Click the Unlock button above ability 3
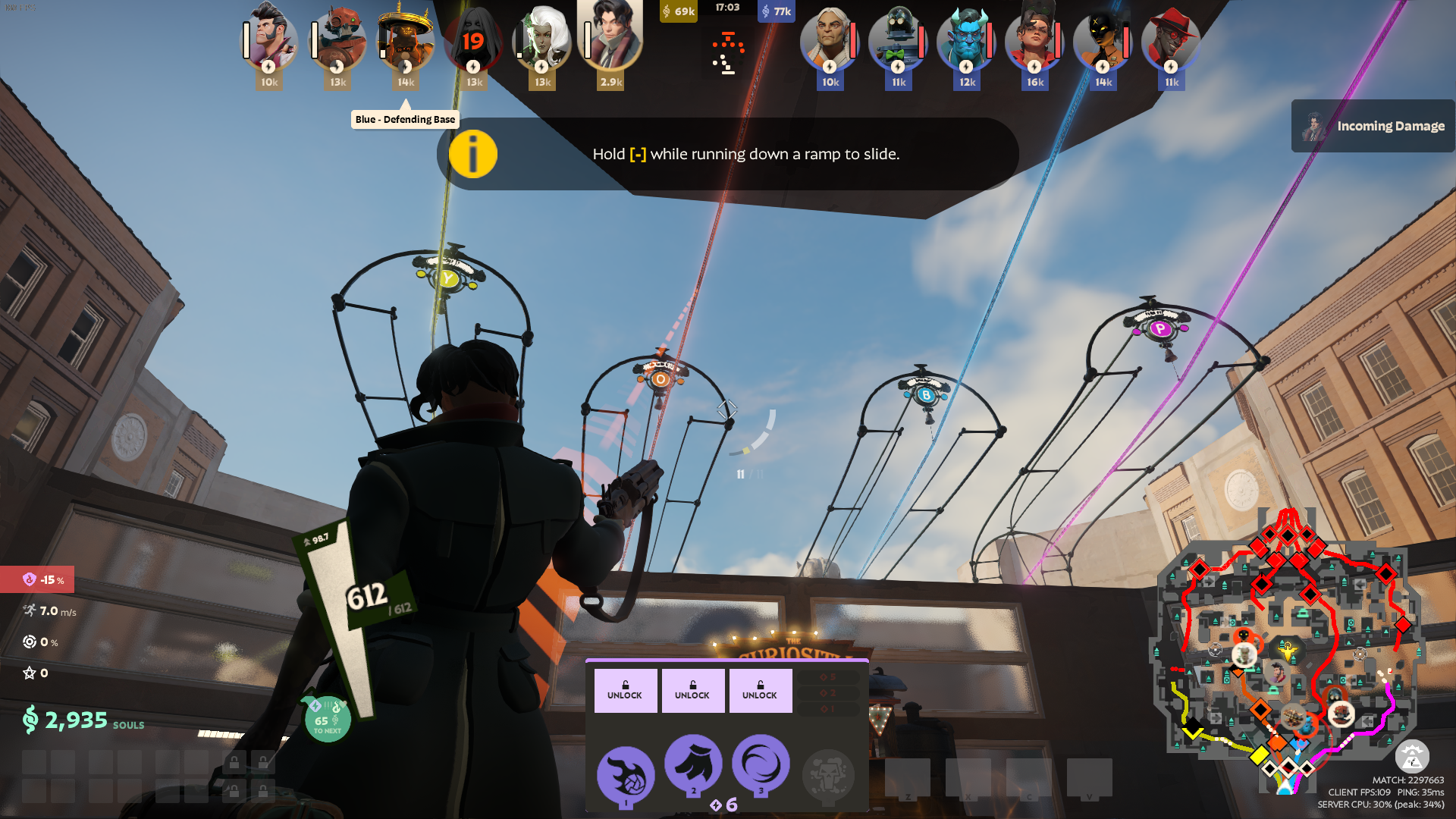 (760, 690)
